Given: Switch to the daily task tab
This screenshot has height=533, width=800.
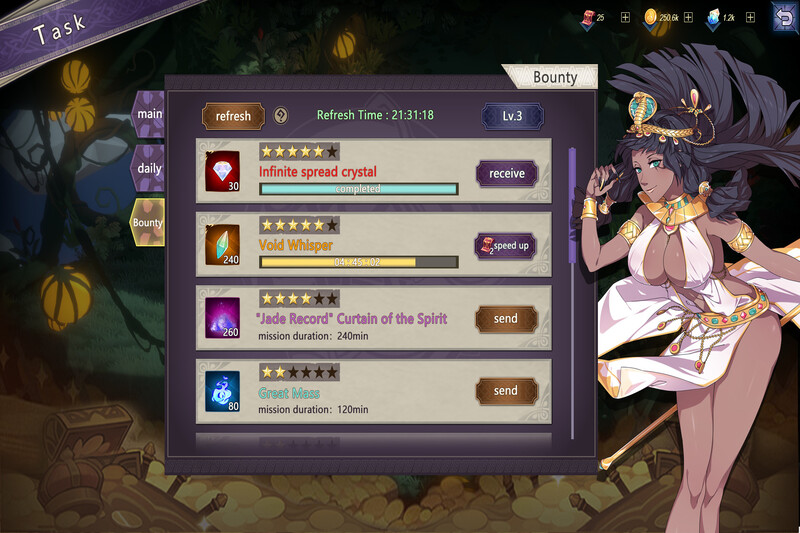Looking at the screenshot, I should coord(149,167).
